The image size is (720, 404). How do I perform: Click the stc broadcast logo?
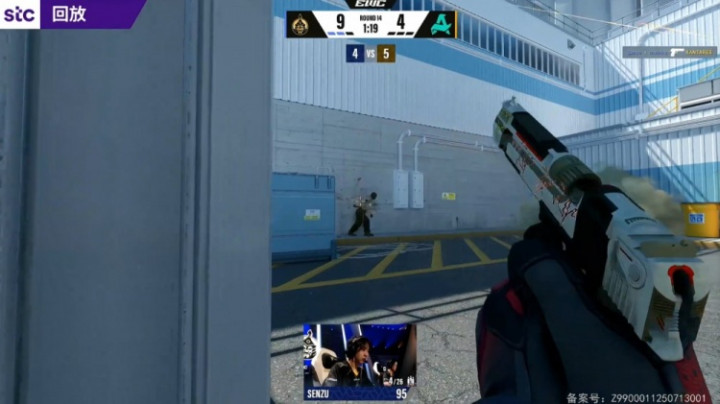[20, 14]
